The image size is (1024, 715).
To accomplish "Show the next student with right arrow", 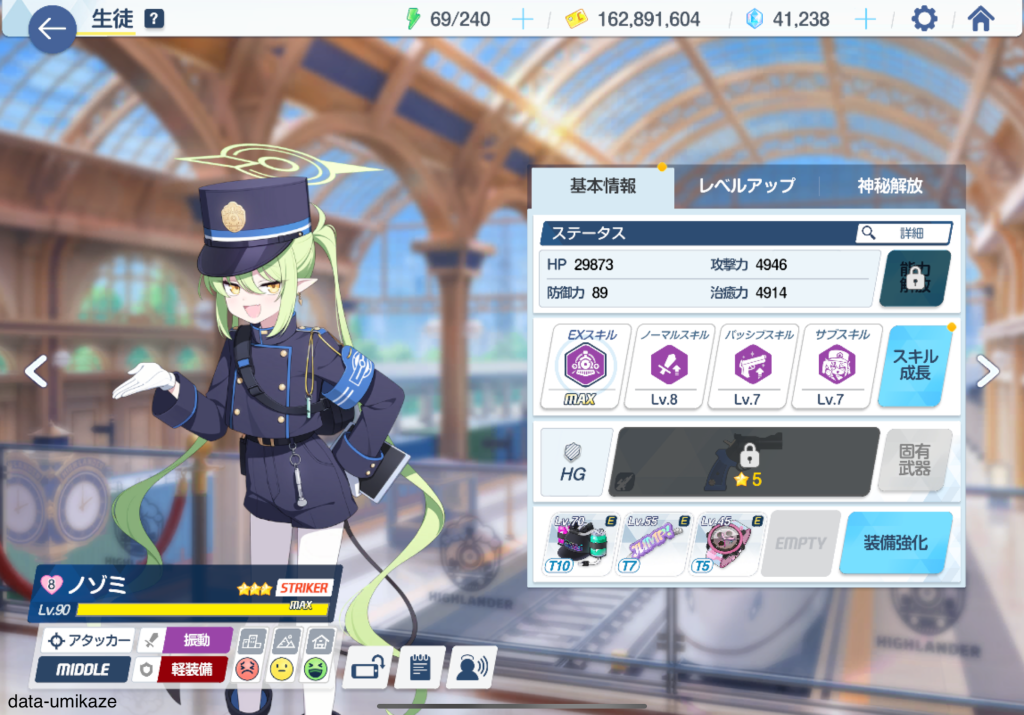I will 987,371.
